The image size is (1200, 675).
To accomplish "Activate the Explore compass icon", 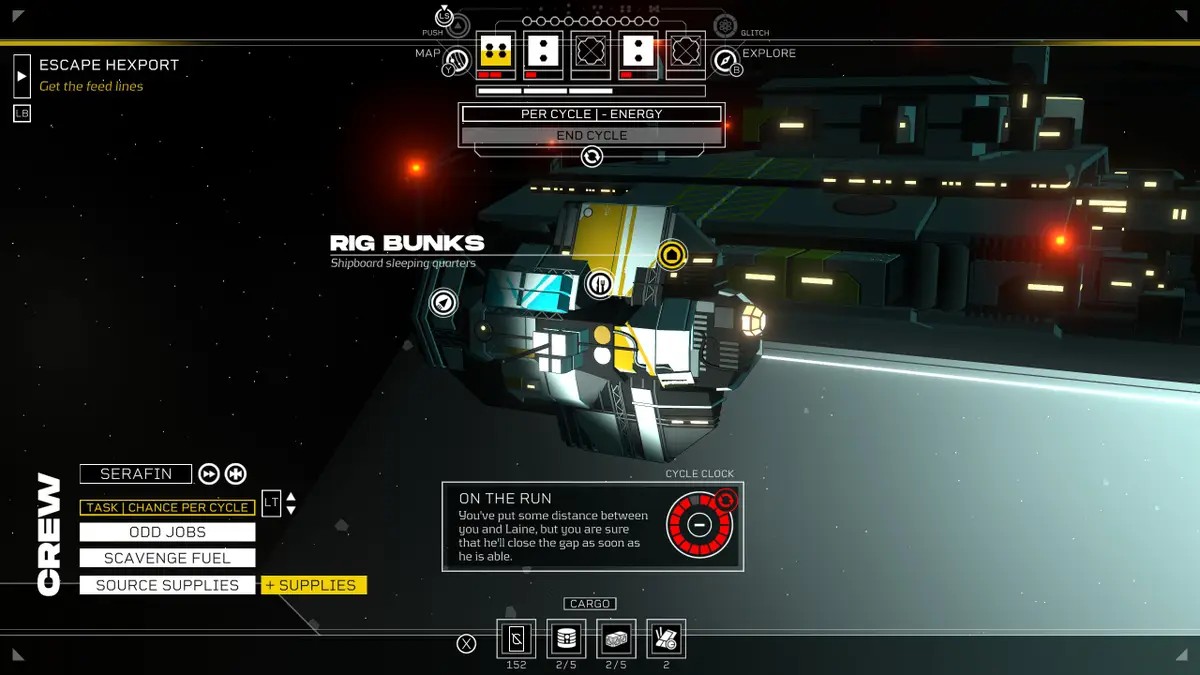I will [x=725, y=61].
